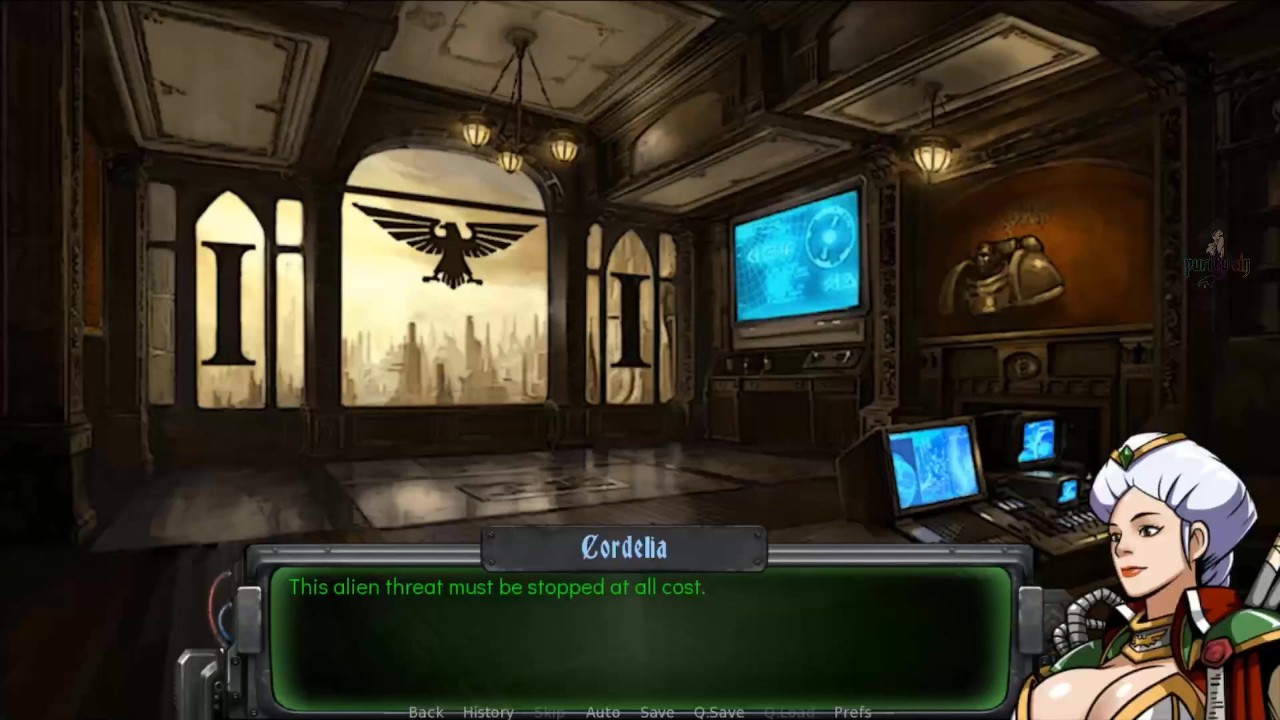Toggle Skip mode in the quick menu
The width and height of the screenshot is (1280, 720).
click(x=549, y=712)
